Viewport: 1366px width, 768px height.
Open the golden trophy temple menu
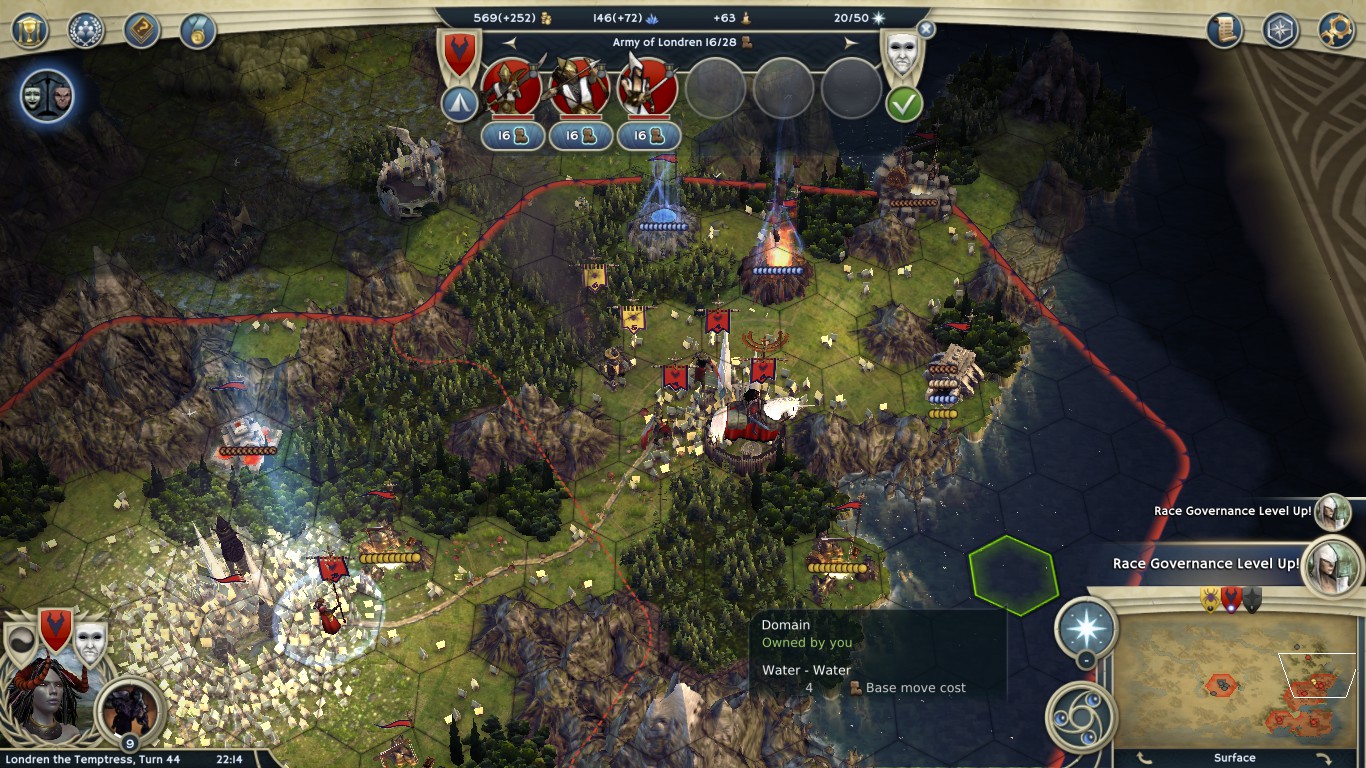[x=31, y=30]
